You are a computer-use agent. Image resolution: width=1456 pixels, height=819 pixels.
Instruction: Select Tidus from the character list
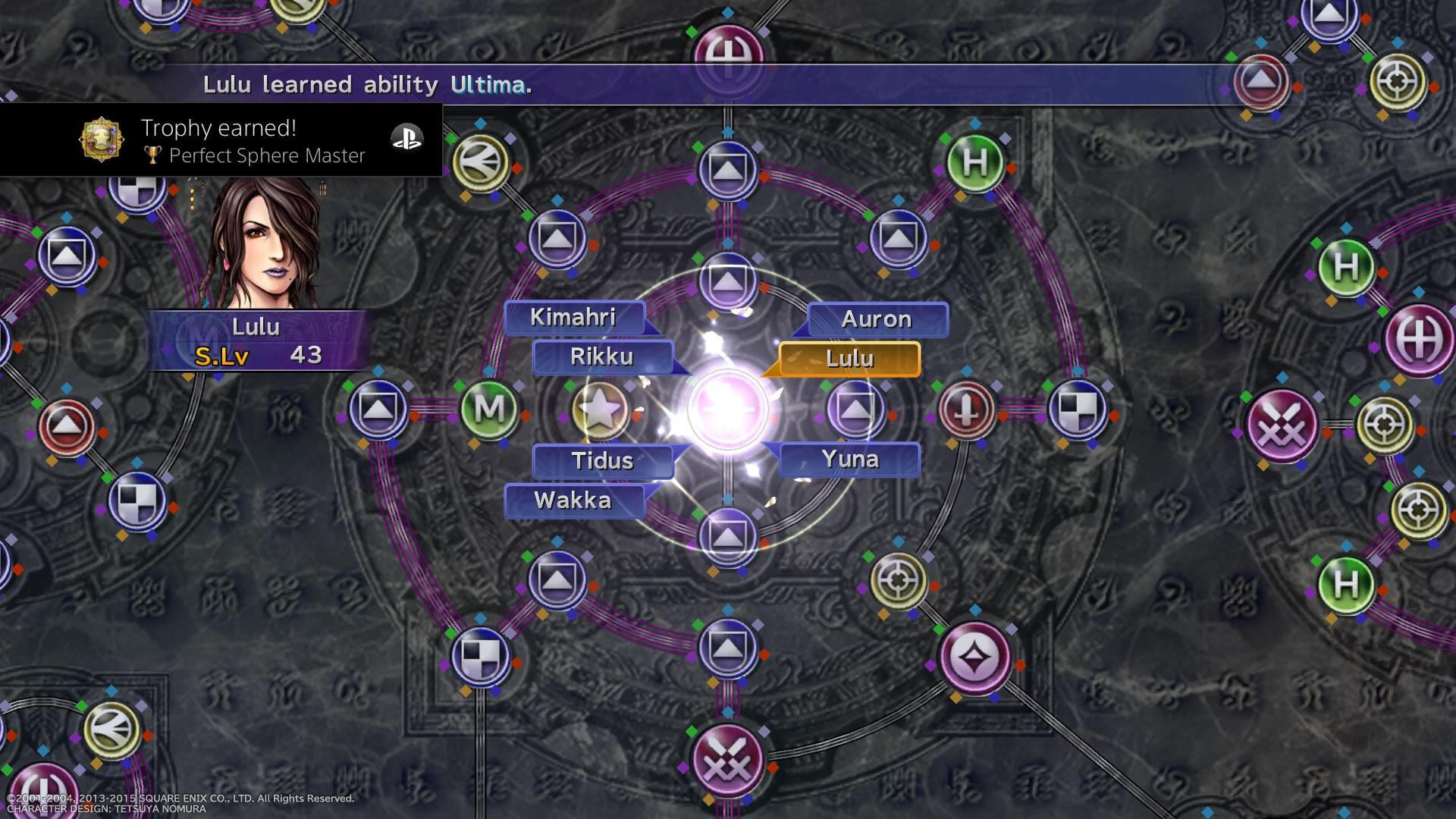click(x=603, y=460)
